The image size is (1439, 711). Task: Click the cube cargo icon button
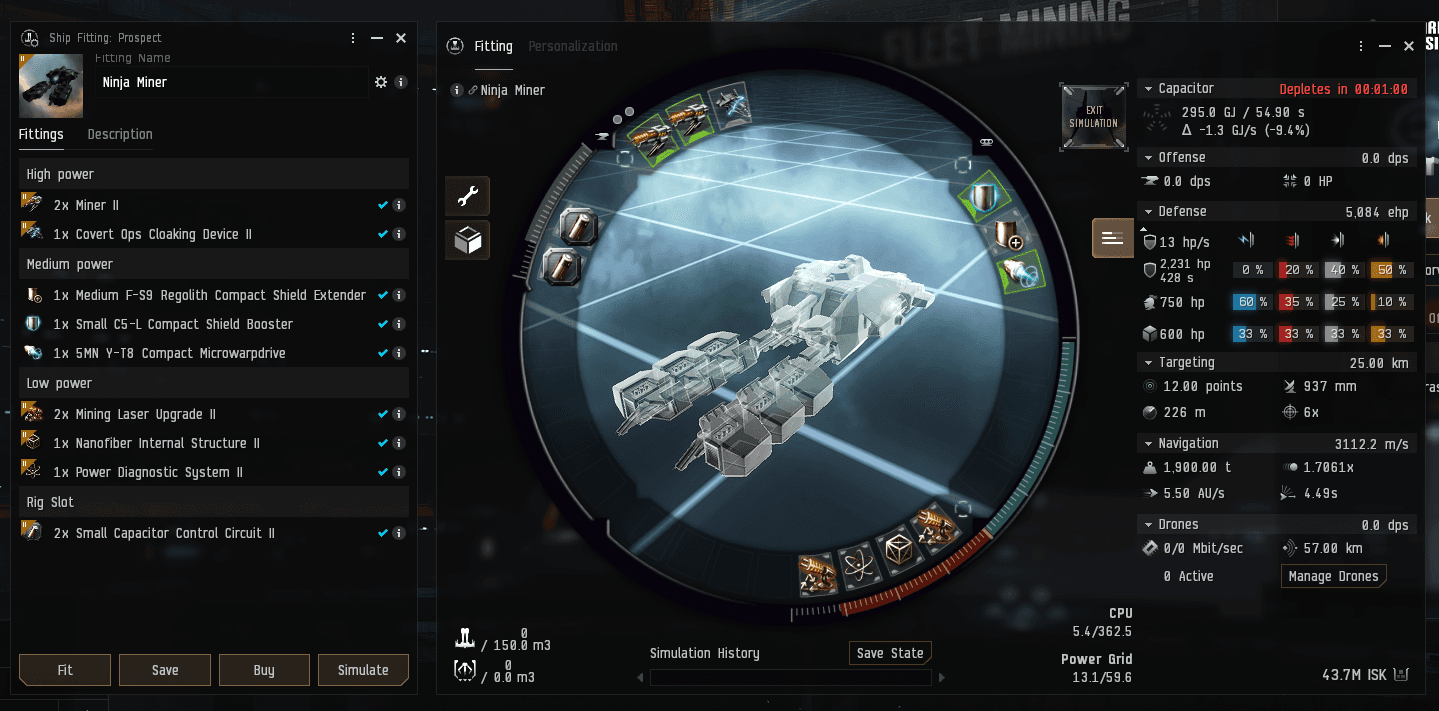[467, 241]
